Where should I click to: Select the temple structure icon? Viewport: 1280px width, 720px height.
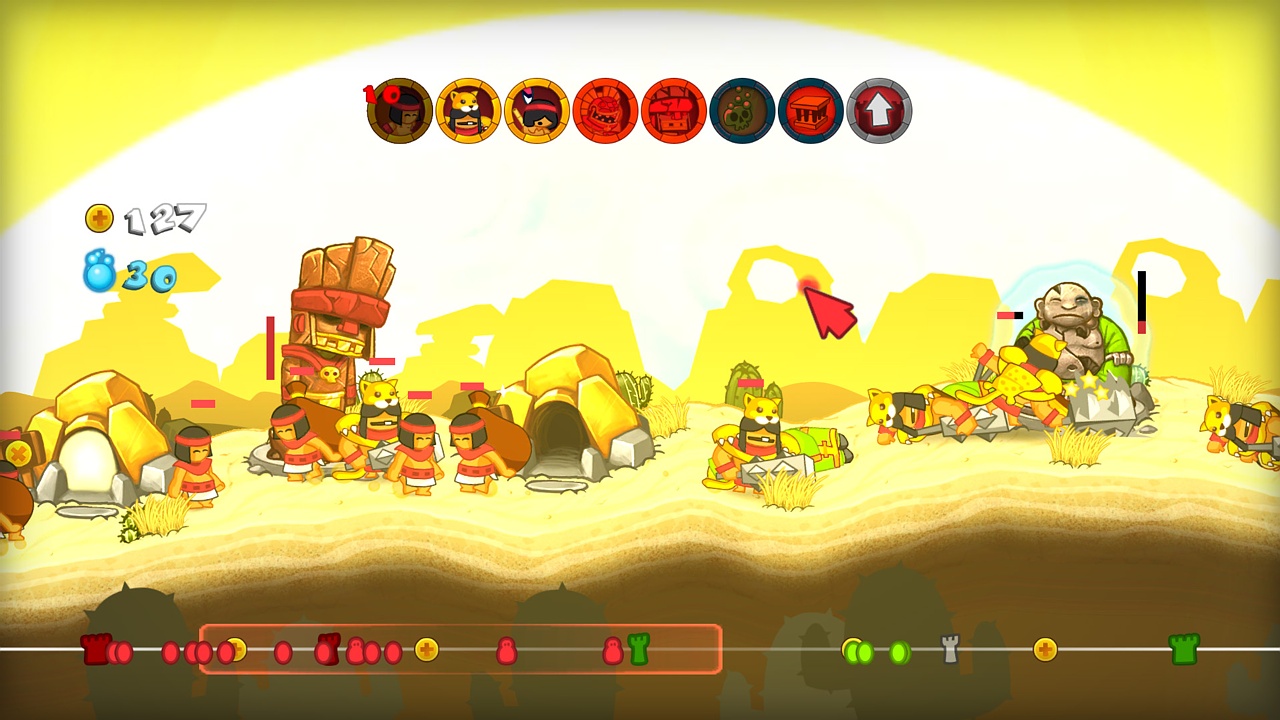click(810, 111)
